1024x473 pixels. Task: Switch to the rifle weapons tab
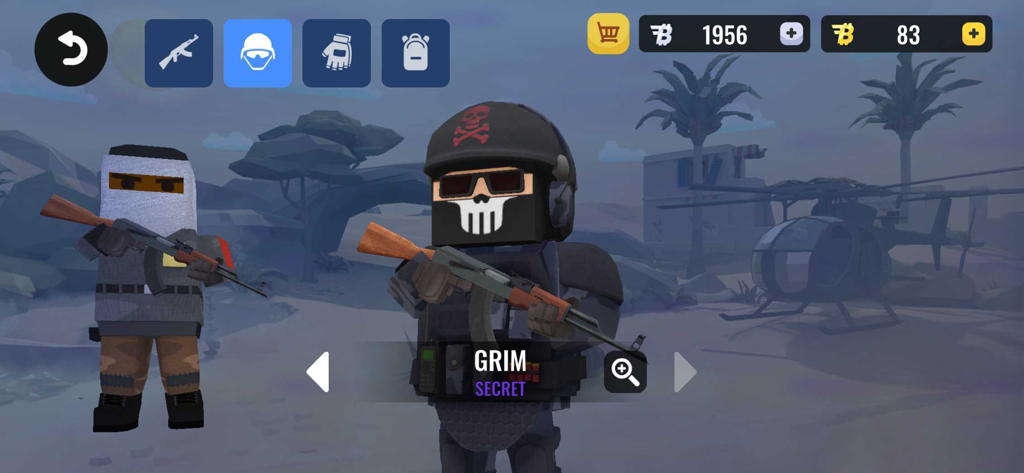point(179,53)
